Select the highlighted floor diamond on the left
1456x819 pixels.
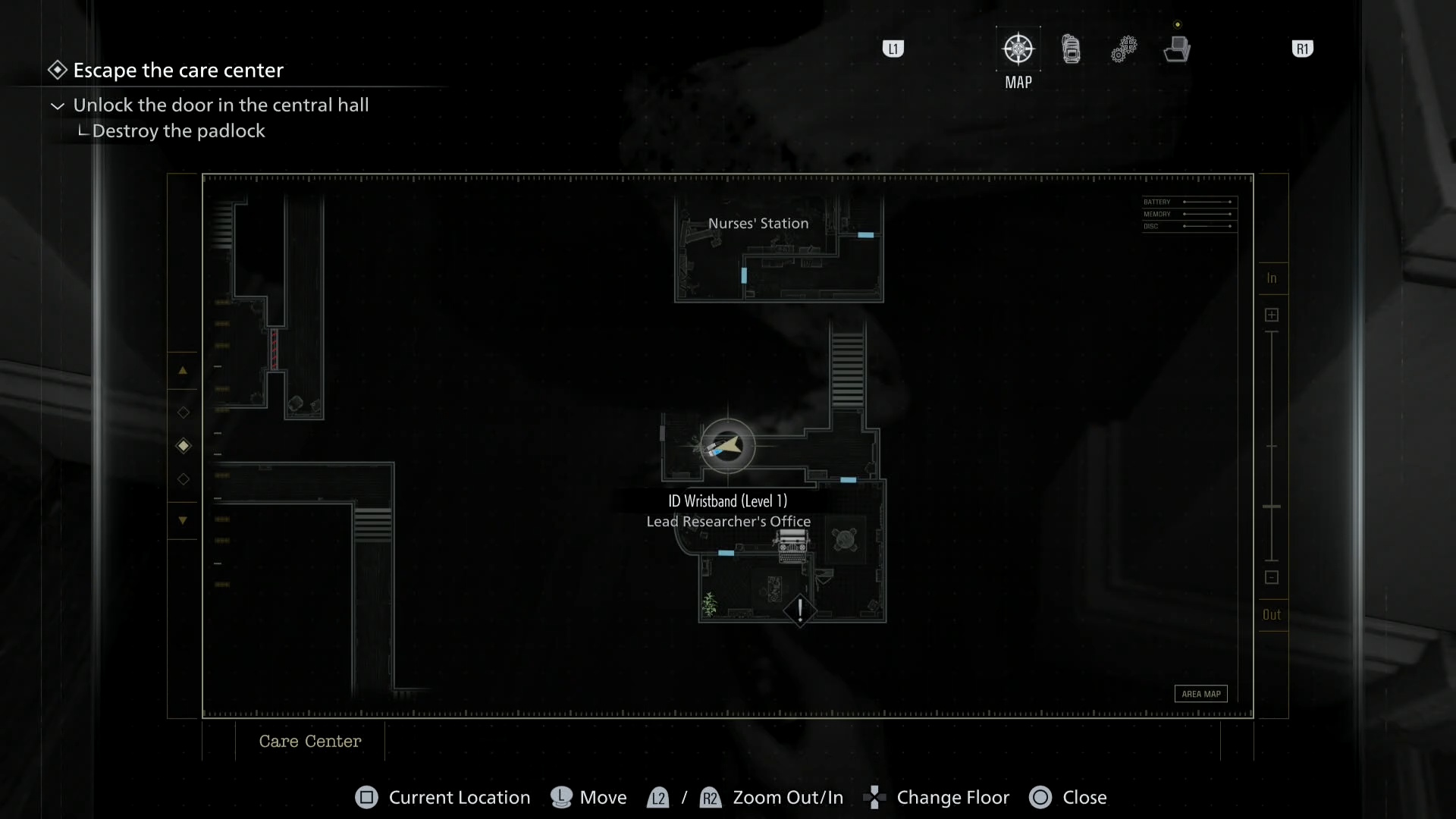tap(183, 446)
